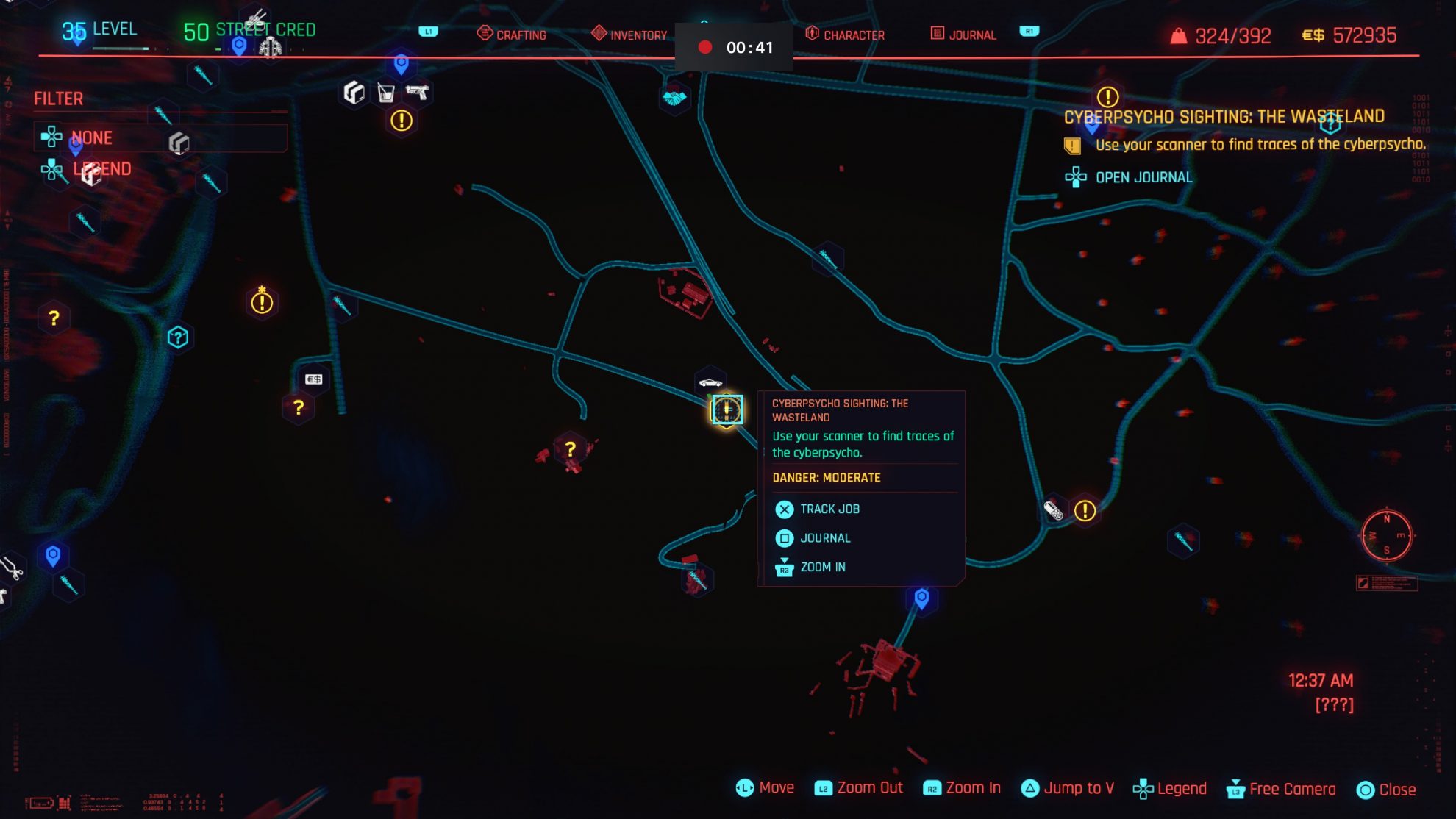Click Track Job in the sighting tooltip

829,509
